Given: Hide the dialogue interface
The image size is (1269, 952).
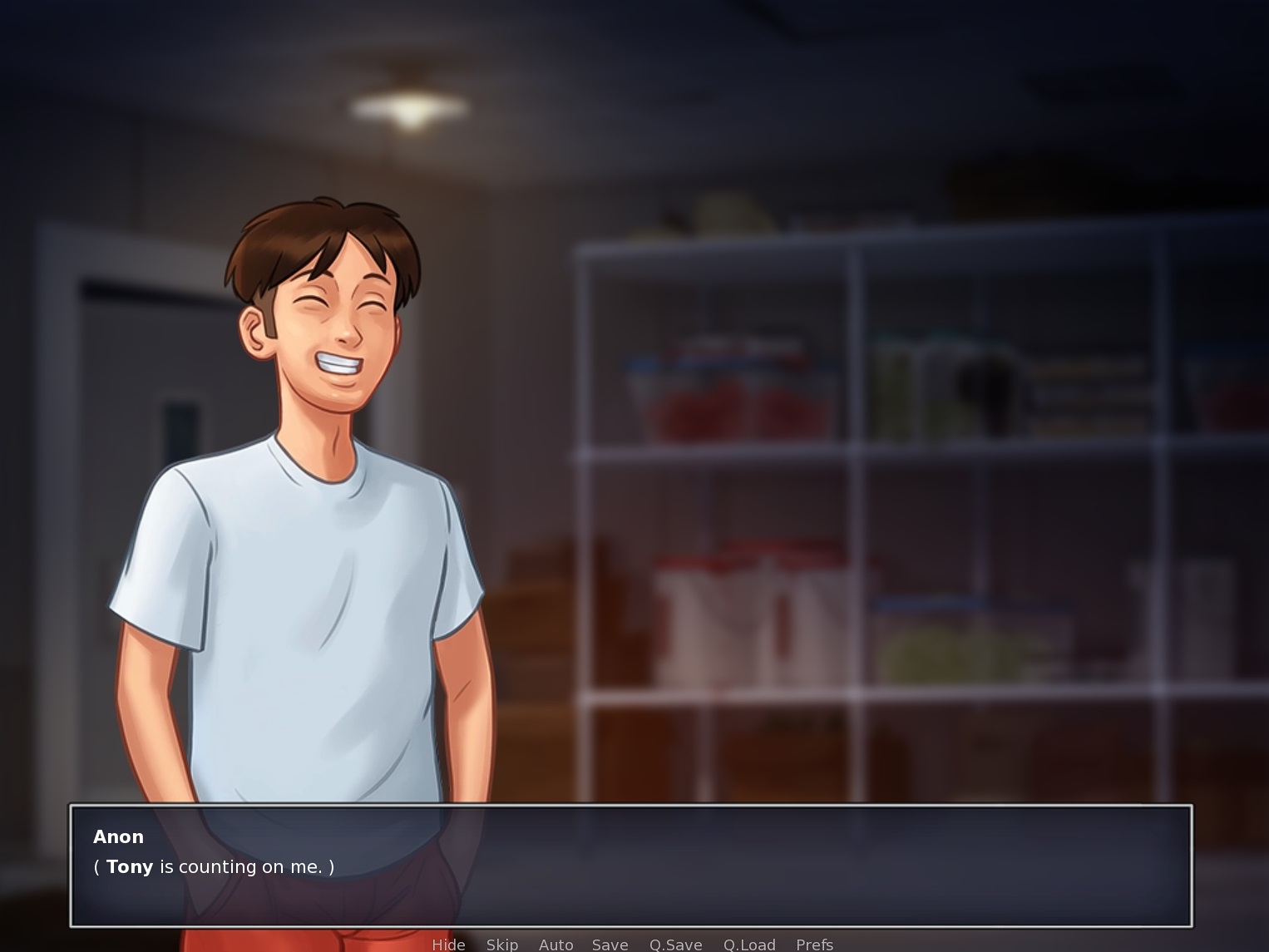Looking at the screenshot, I should click(x=448, y=945).
